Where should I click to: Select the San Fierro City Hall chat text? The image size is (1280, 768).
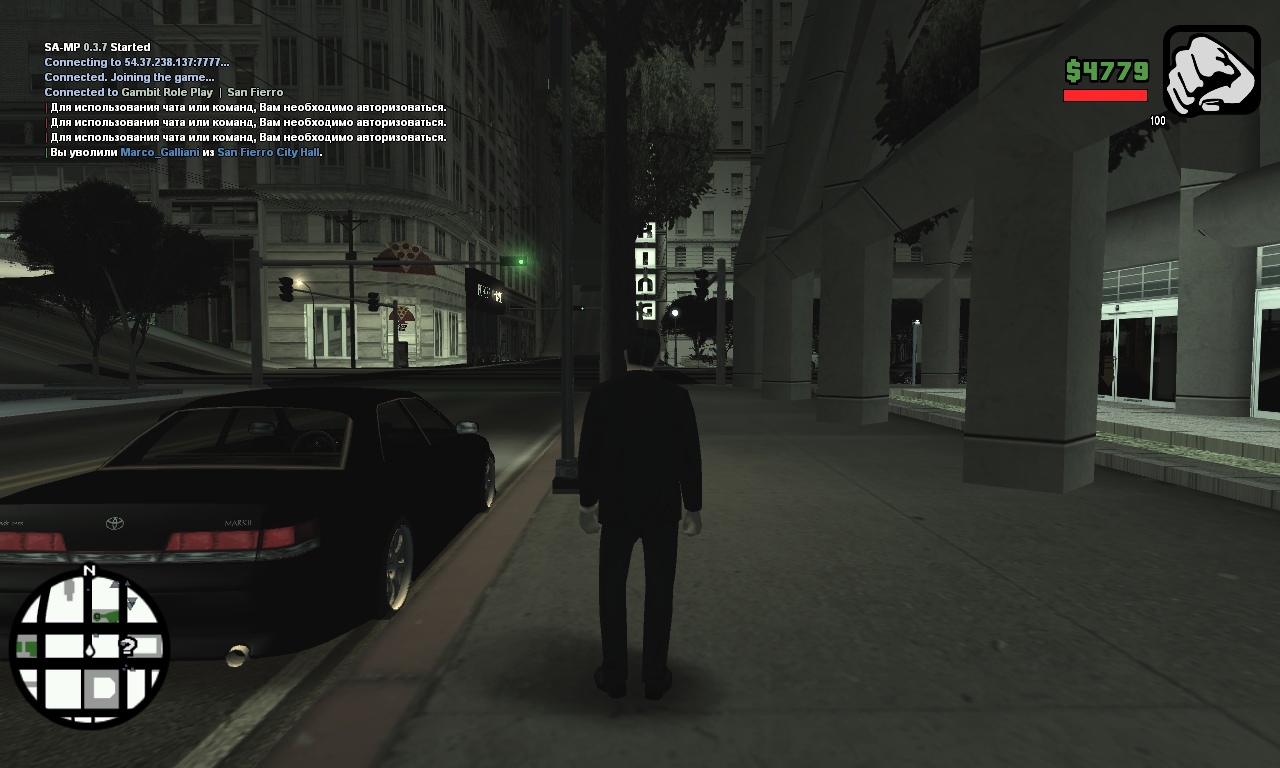(x=268, y=152)
